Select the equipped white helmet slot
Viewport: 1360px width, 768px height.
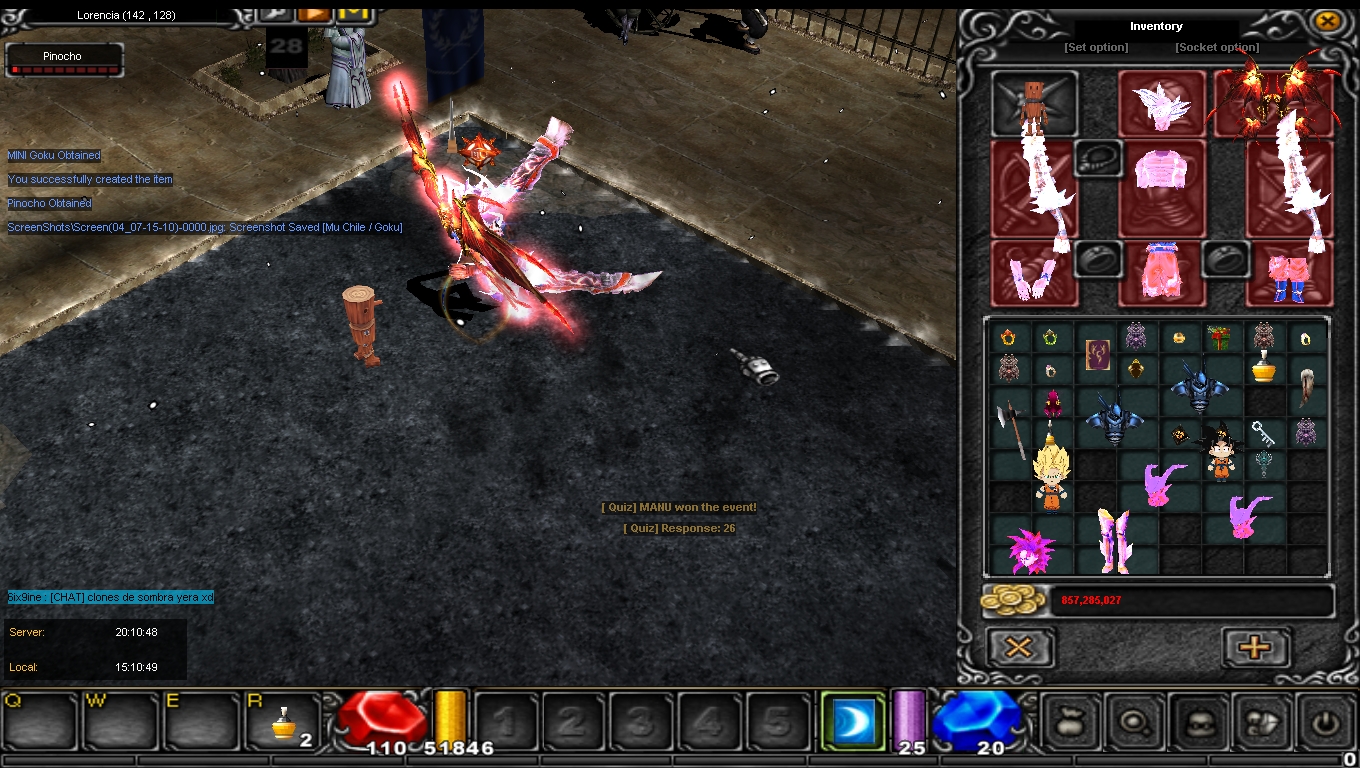(x=1161, y=102)
